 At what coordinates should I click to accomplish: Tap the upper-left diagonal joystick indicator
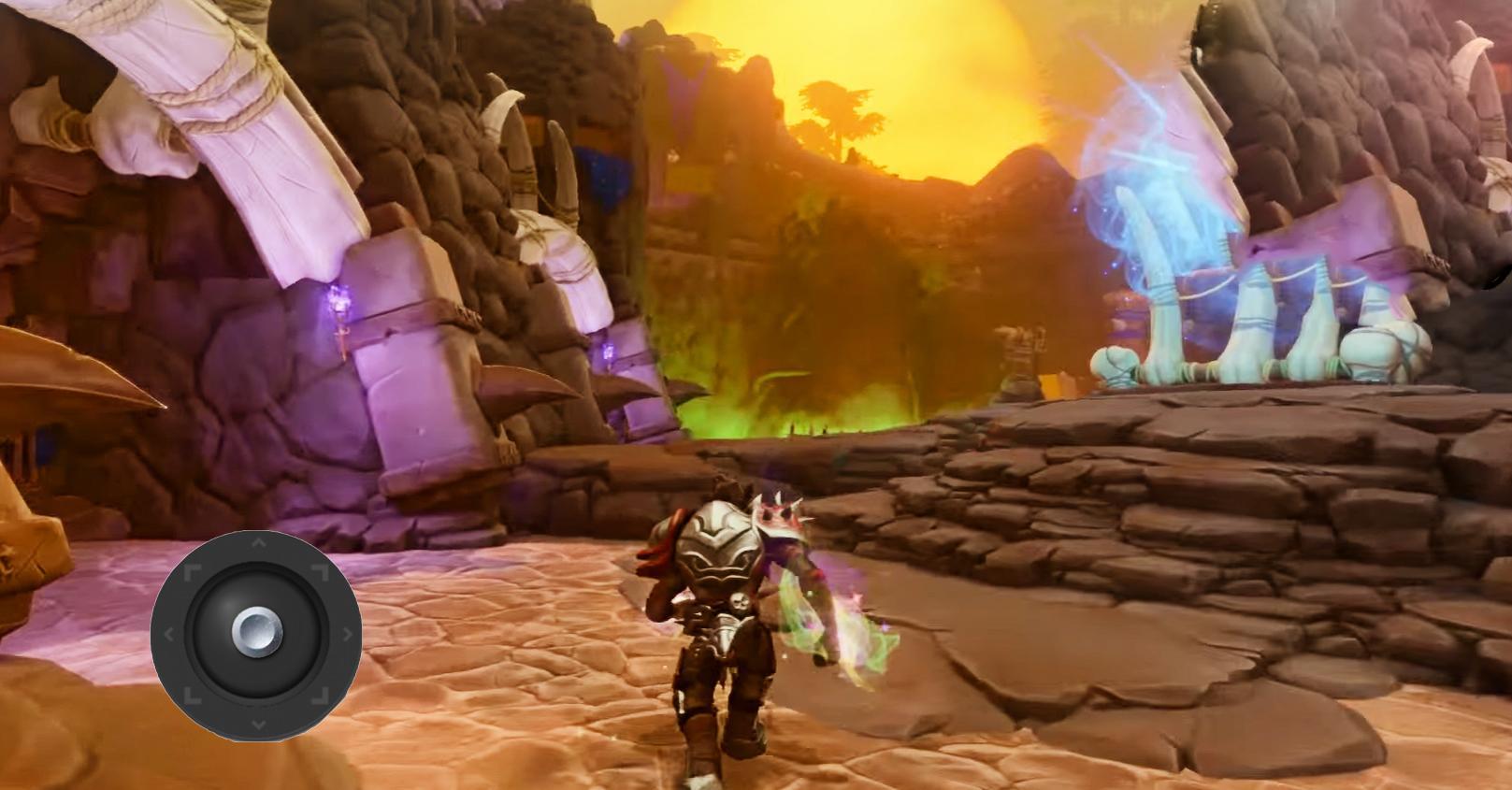[x=194, y=570]
